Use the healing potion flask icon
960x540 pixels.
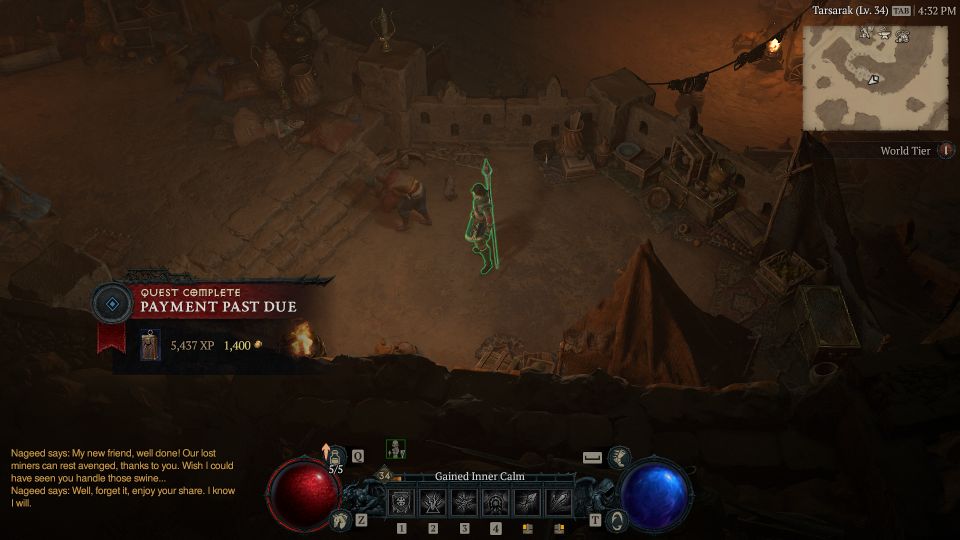336,457
